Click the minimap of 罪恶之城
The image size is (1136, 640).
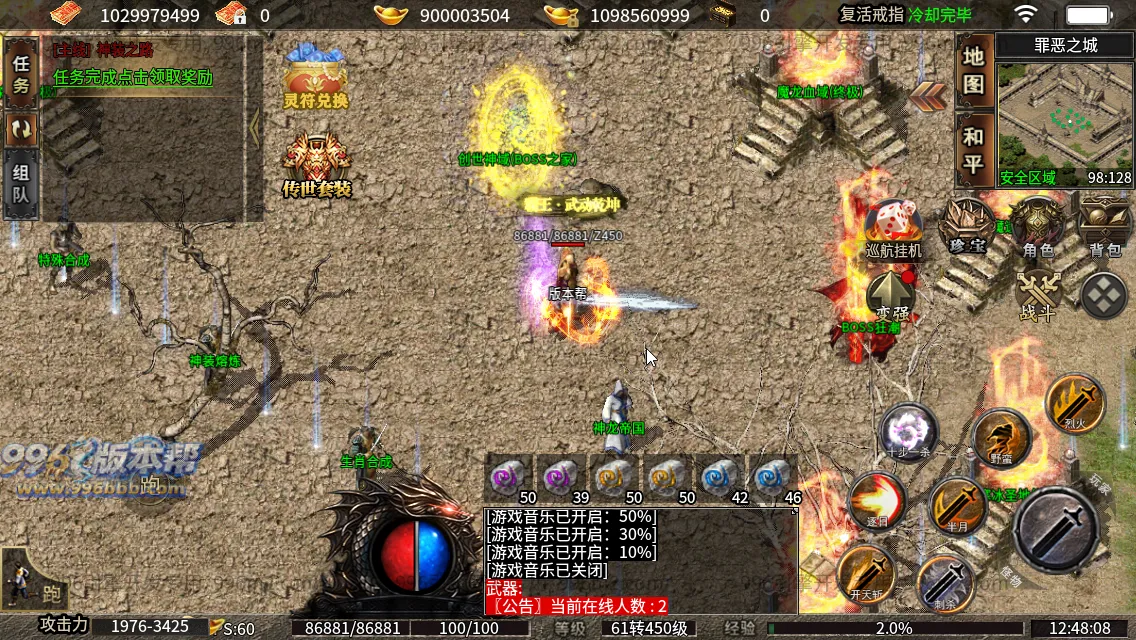[x=1064, y=120]
